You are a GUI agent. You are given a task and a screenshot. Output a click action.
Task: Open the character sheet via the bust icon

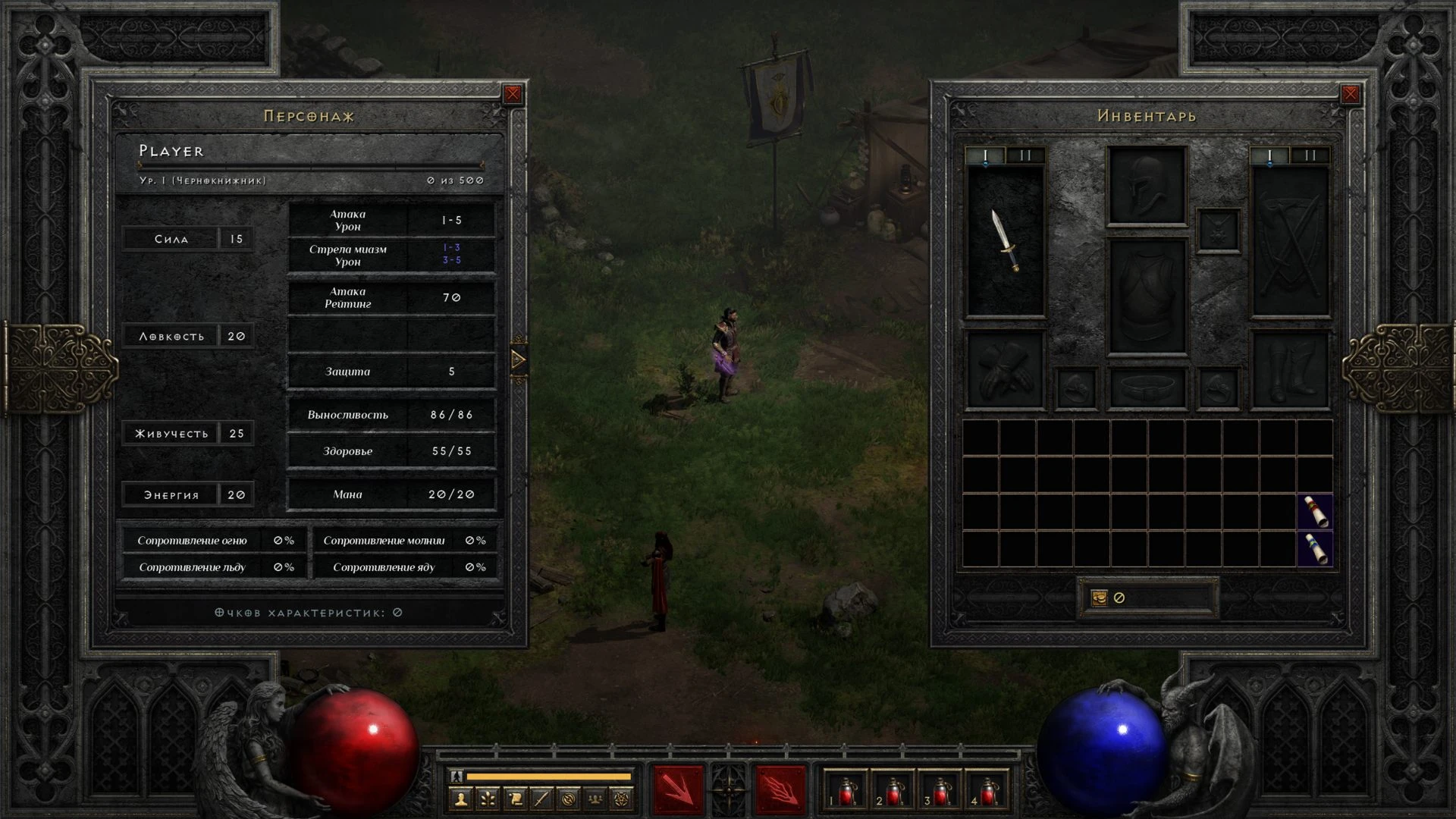click(461, 799)
